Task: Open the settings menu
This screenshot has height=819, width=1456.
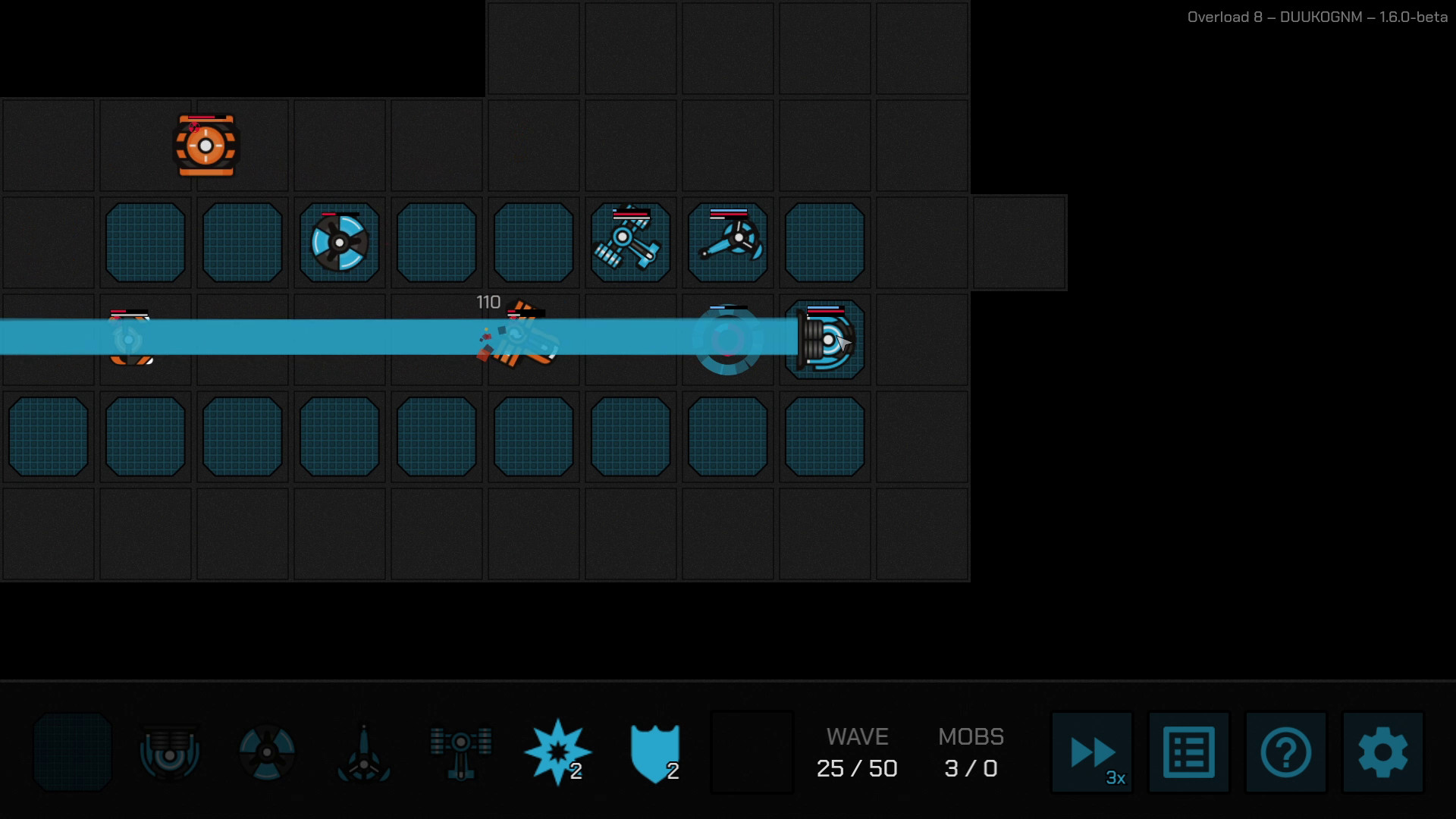Action: 1382,753
